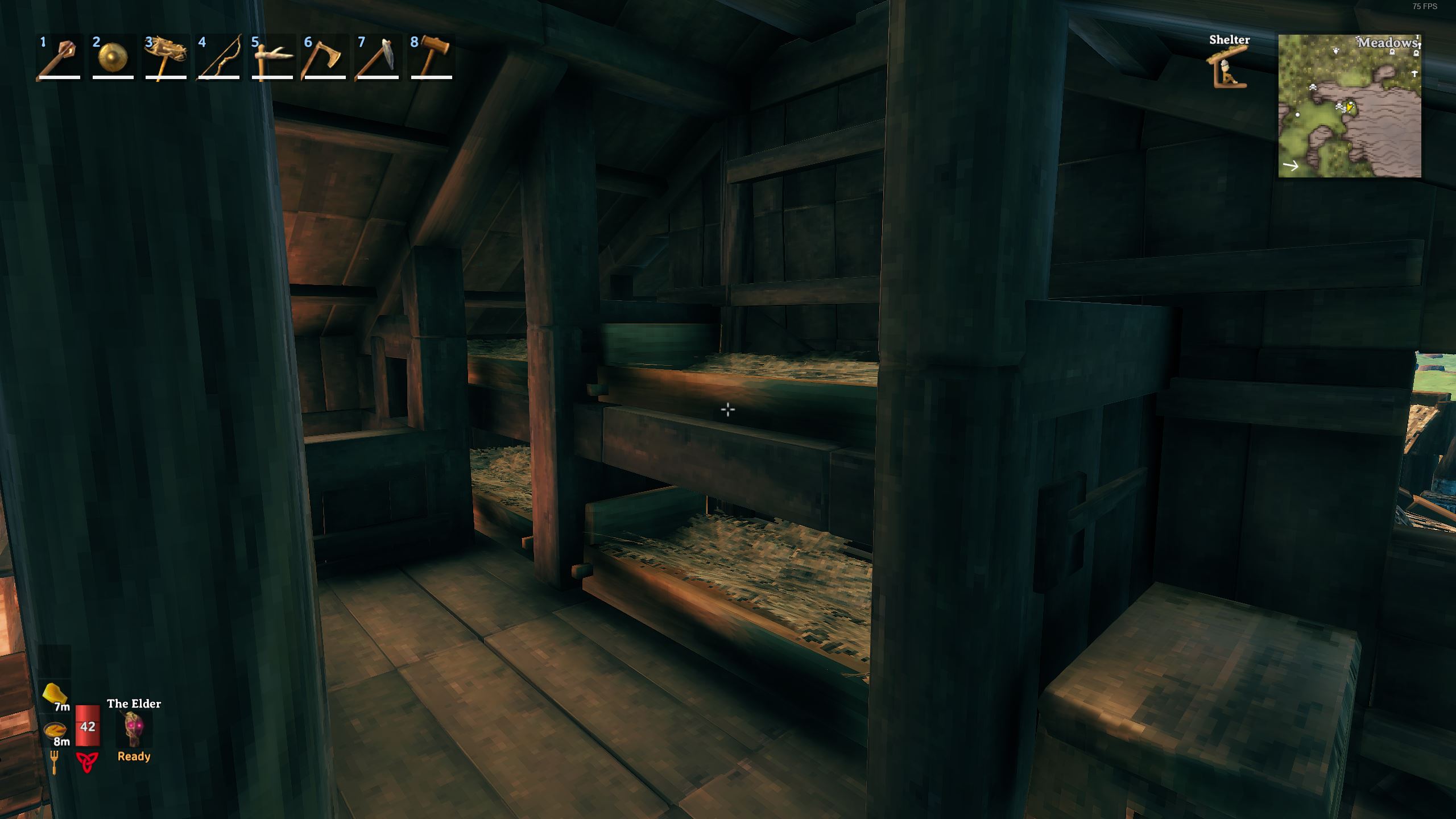Viewport: 1456px width, 819px height.
Task: Activate The Elder forsaken power icon
Action: pos(134,730)
